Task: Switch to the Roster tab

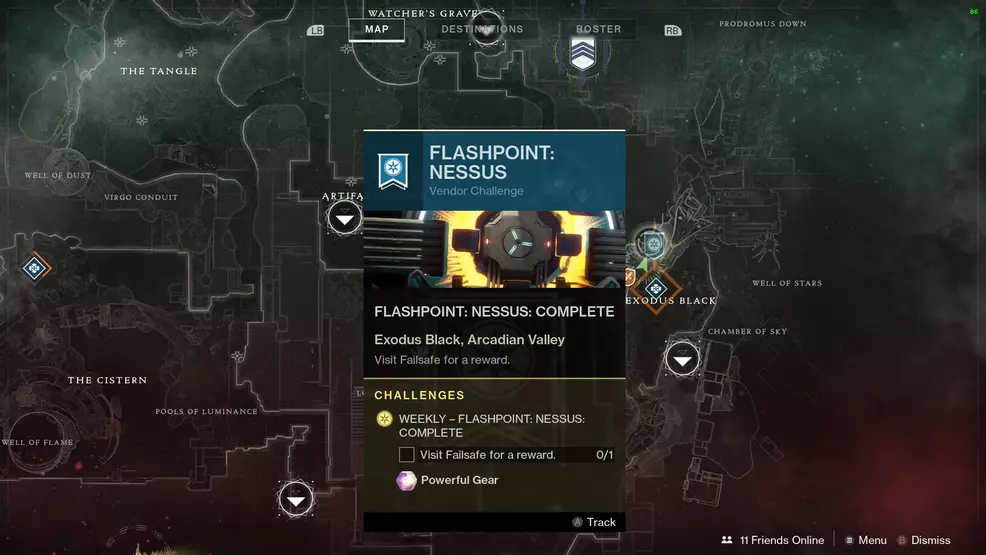Action: click(x=598, y=30)
